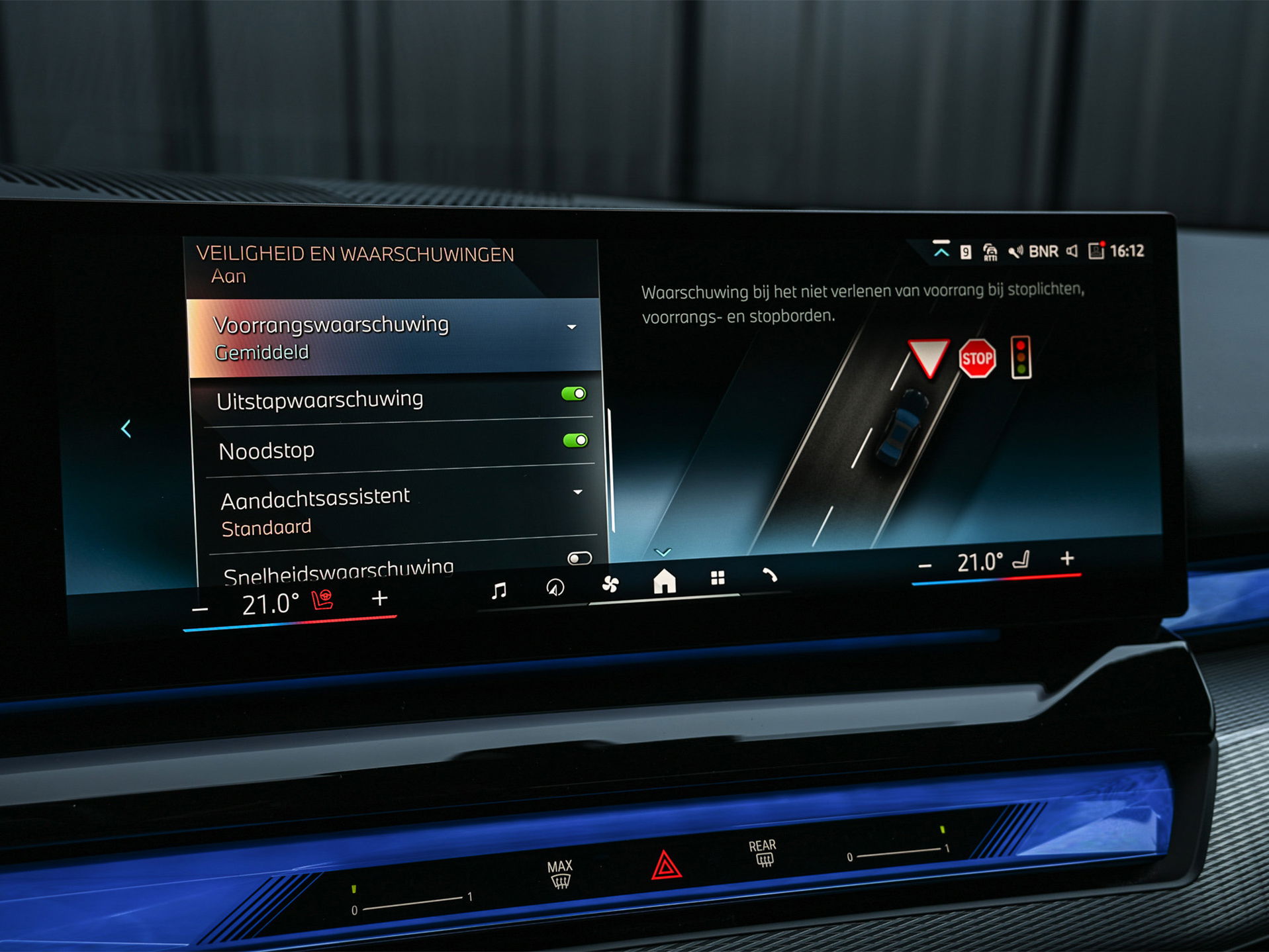Viewport: 1269px width, 952px height.
Task: Open the fan climate menu
Action: point(610,584)
